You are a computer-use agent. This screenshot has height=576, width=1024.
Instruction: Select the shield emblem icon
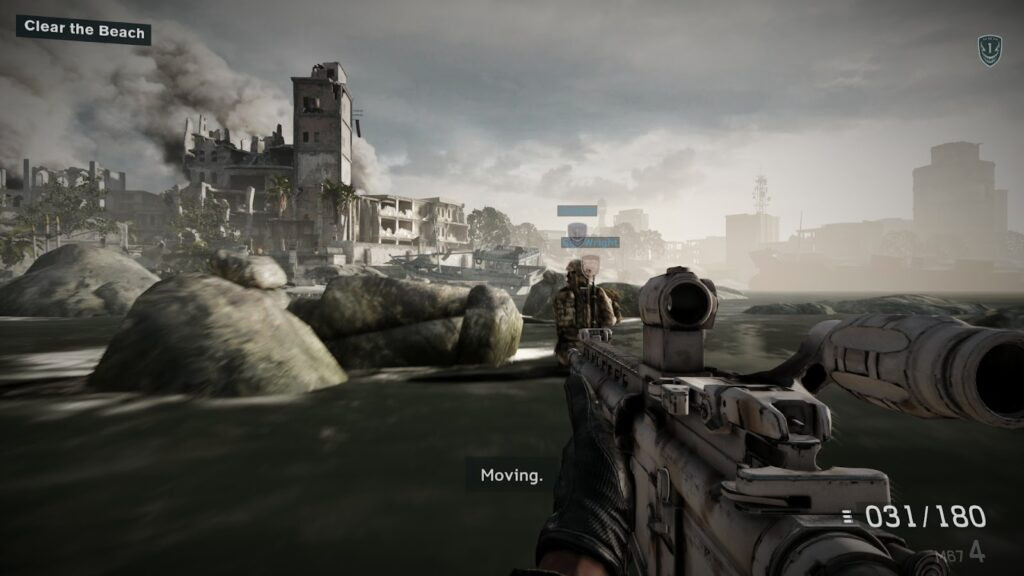[989, 50]
